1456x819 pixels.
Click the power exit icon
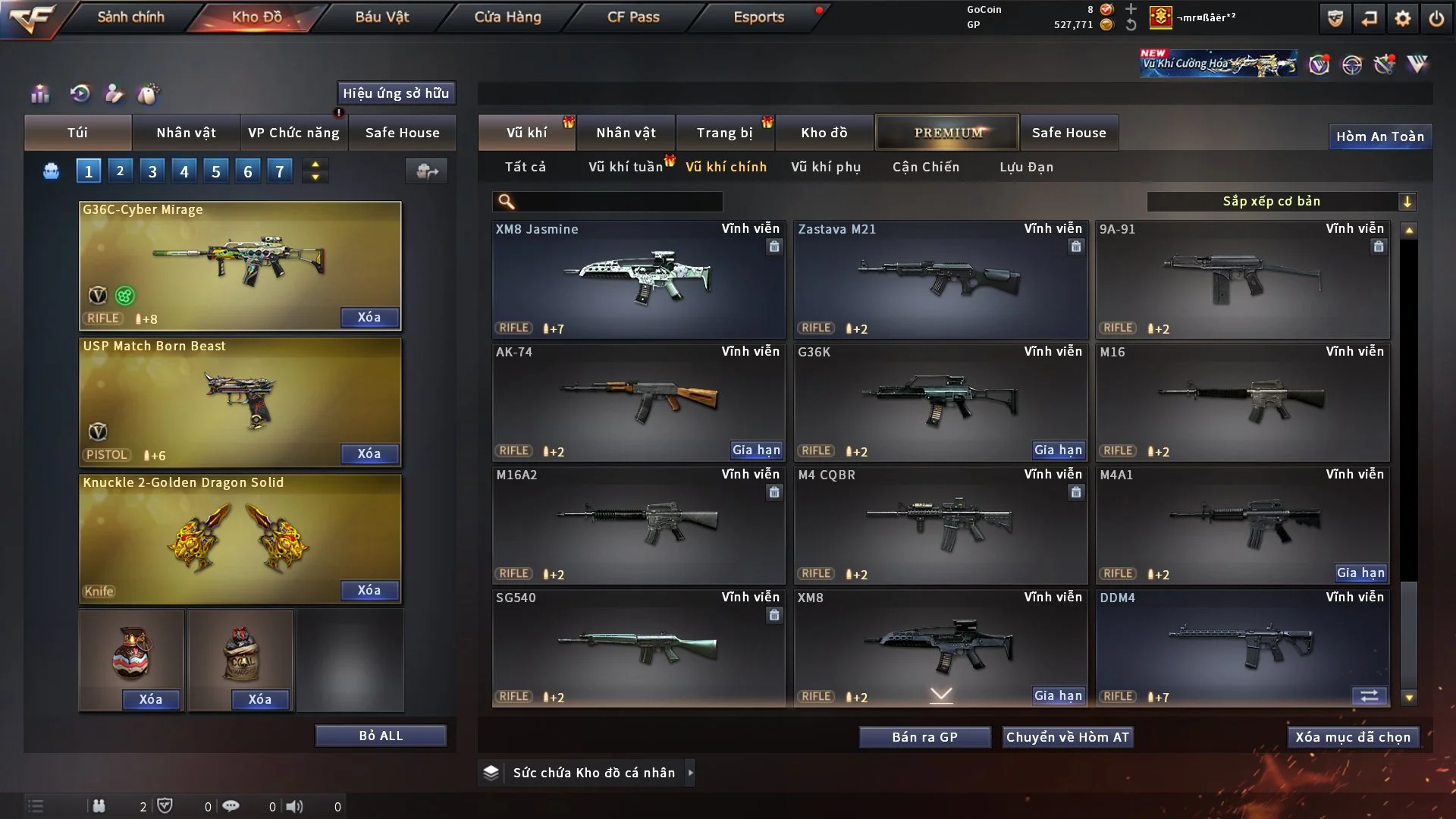[x=1436, y=18]
